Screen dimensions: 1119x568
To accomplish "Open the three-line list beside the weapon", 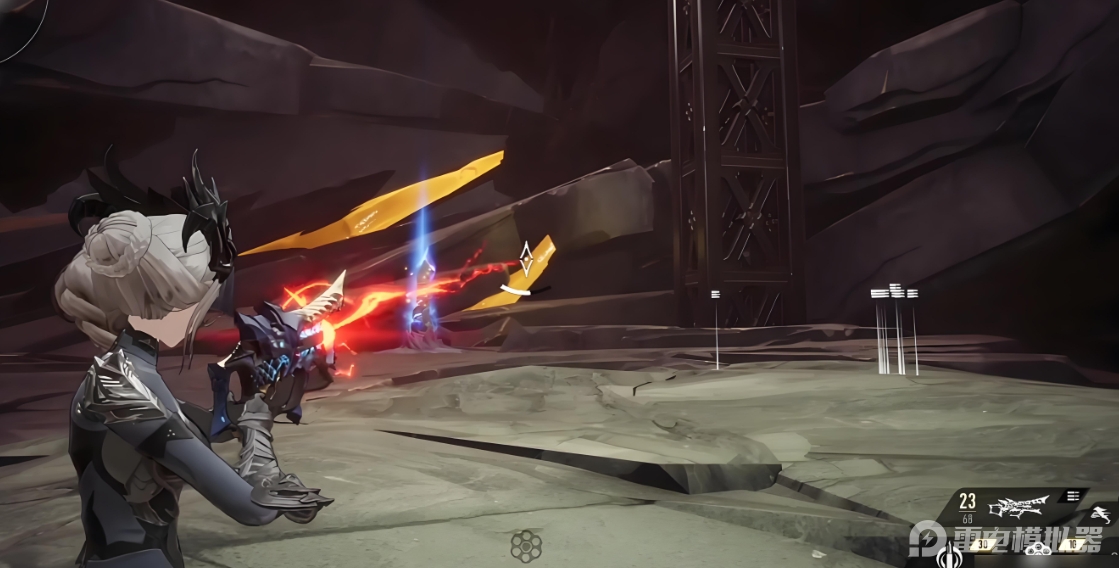I will click(1073, 495).
